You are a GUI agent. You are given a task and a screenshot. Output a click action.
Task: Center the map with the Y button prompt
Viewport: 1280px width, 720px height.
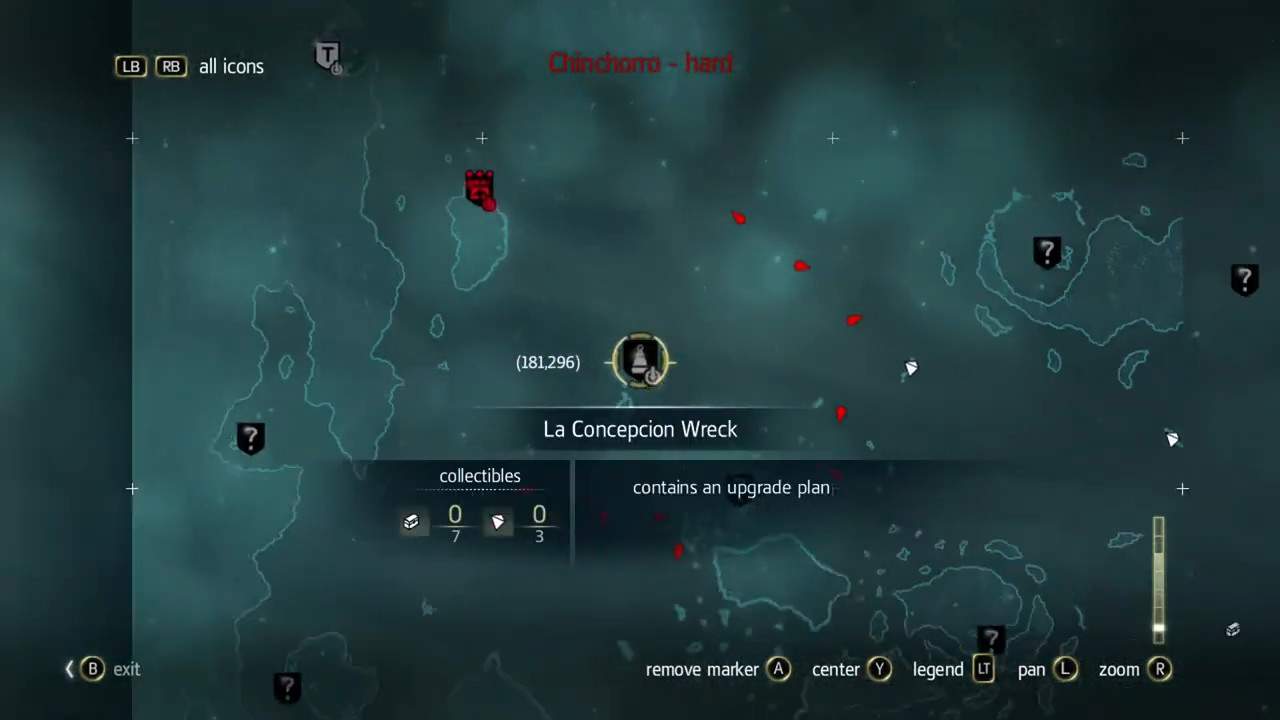880,669
